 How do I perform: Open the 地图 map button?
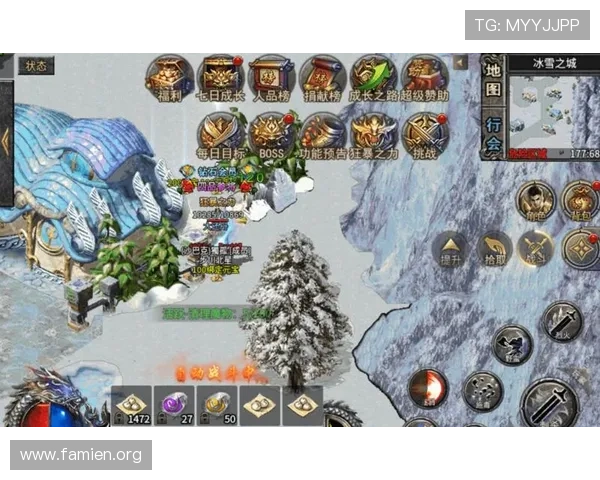[x=493, y=80]
